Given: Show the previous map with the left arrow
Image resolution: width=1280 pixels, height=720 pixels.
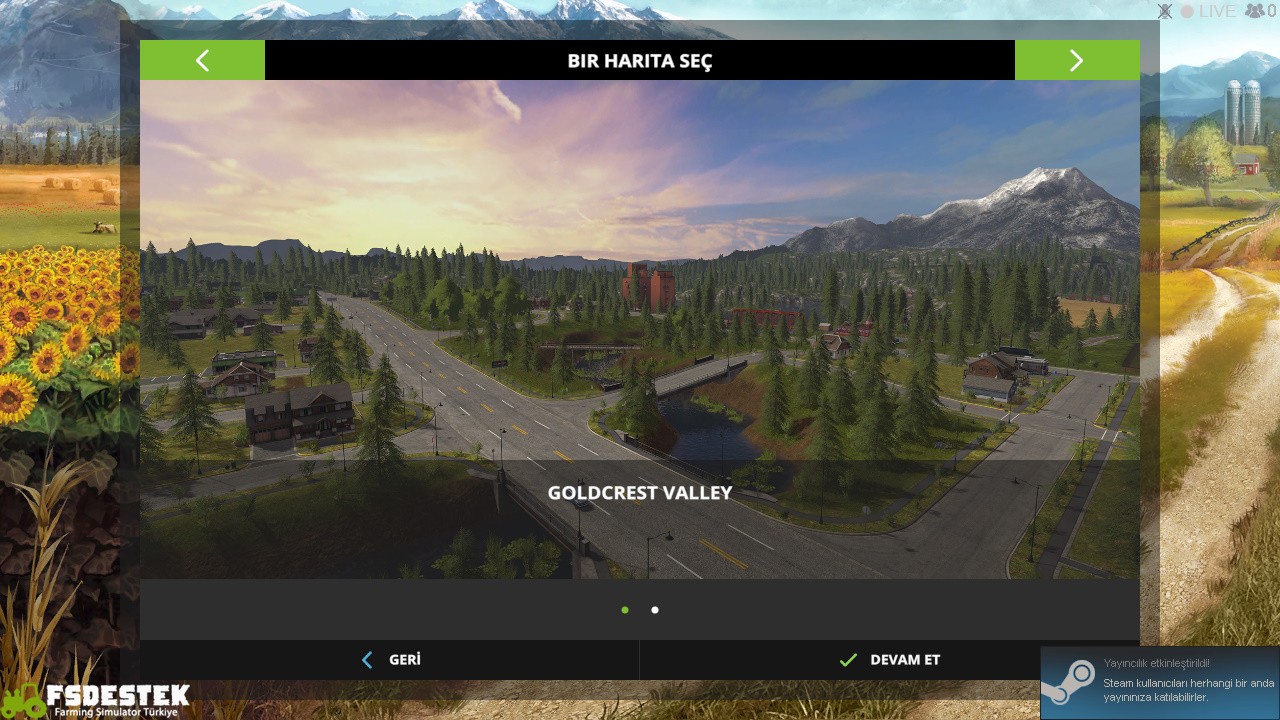Looking at the screenshot, I should [x=202, y=60].
